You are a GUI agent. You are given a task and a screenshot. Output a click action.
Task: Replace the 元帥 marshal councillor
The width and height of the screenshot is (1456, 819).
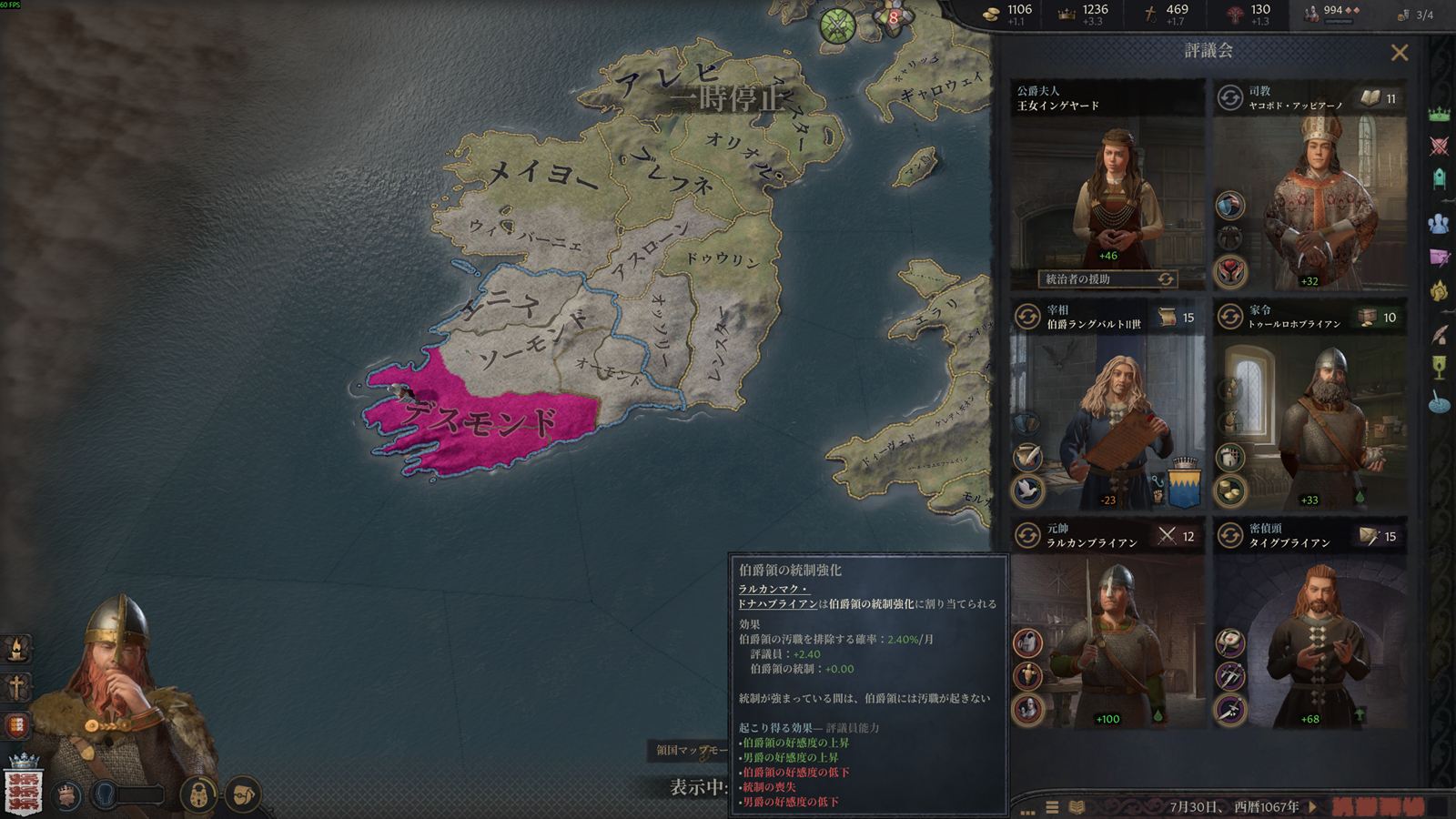(1027, 535)
